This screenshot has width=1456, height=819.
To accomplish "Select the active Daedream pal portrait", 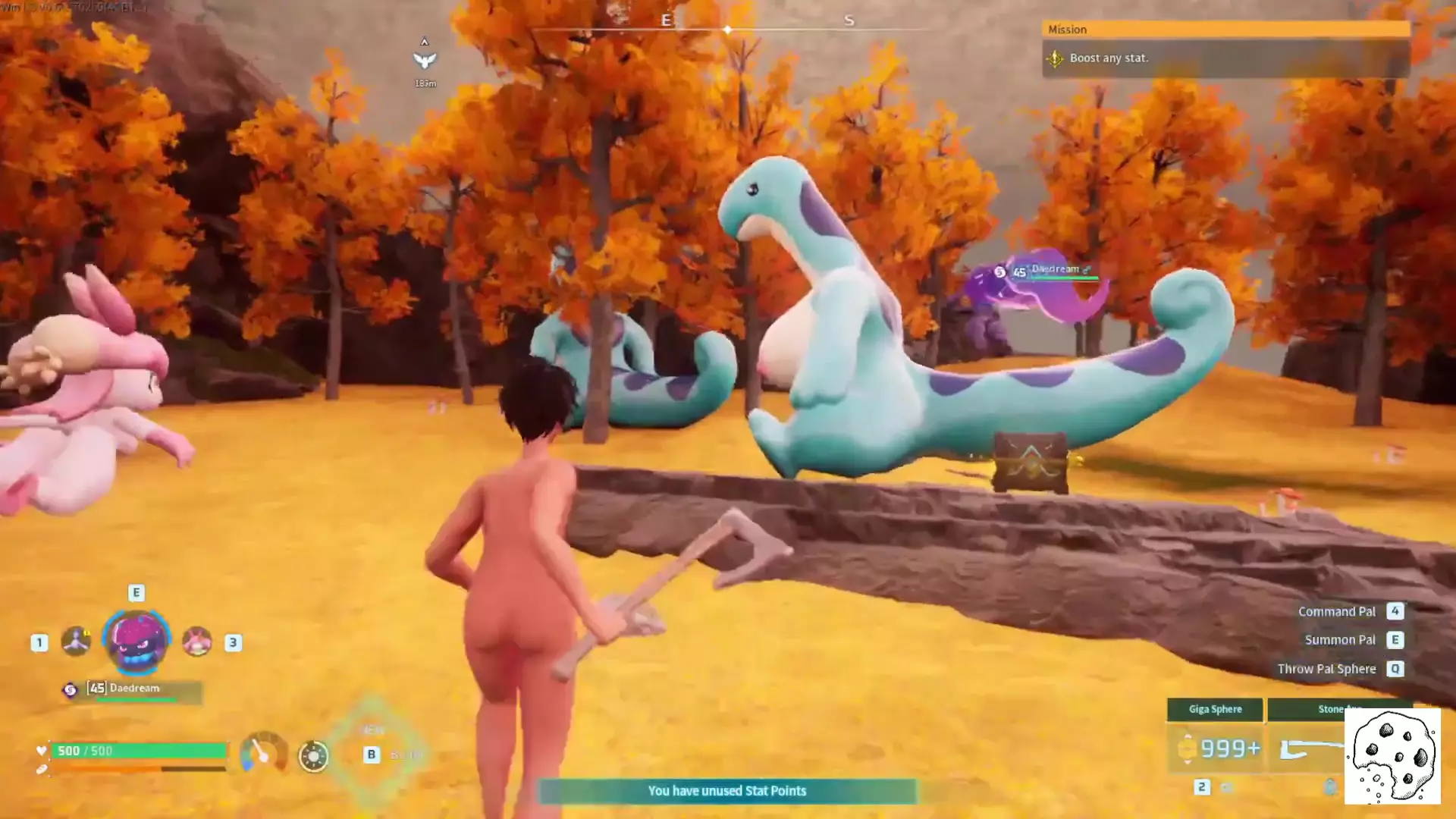I will (x=136, y=641).
